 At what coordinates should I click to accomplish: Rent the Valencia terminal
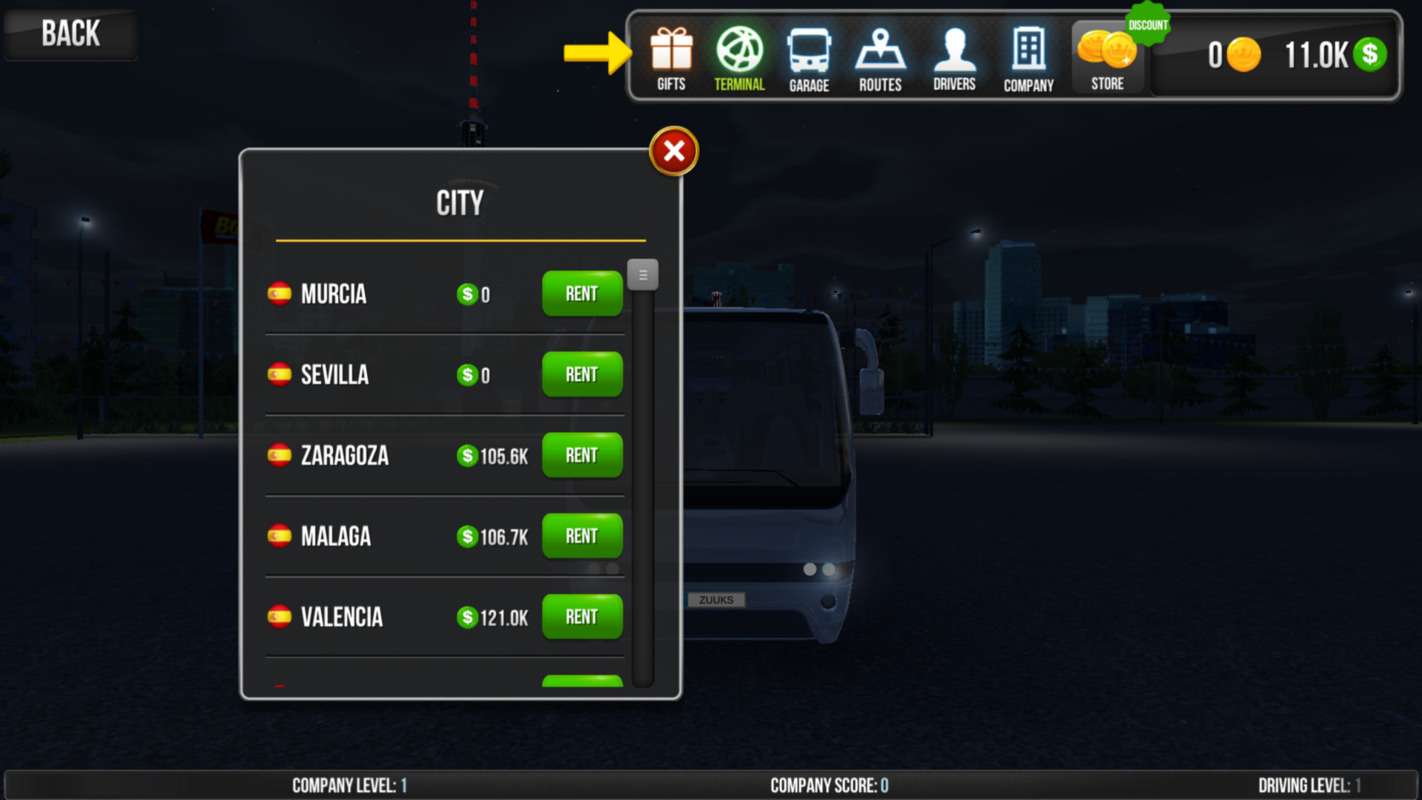coord(582,617)
